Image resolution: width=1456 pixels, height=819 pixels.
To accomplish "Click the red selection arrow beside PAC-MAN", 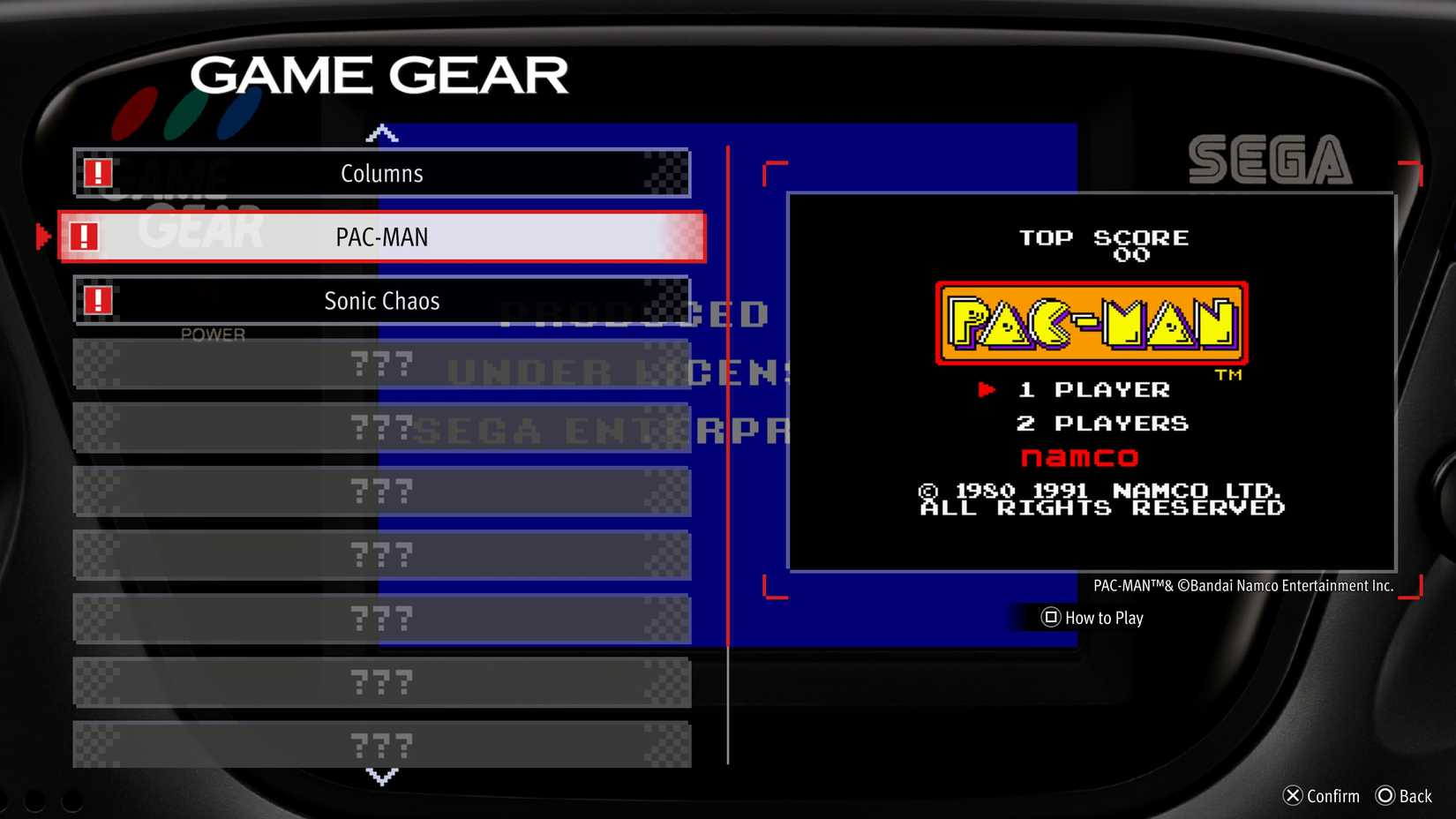I will 41,236.
